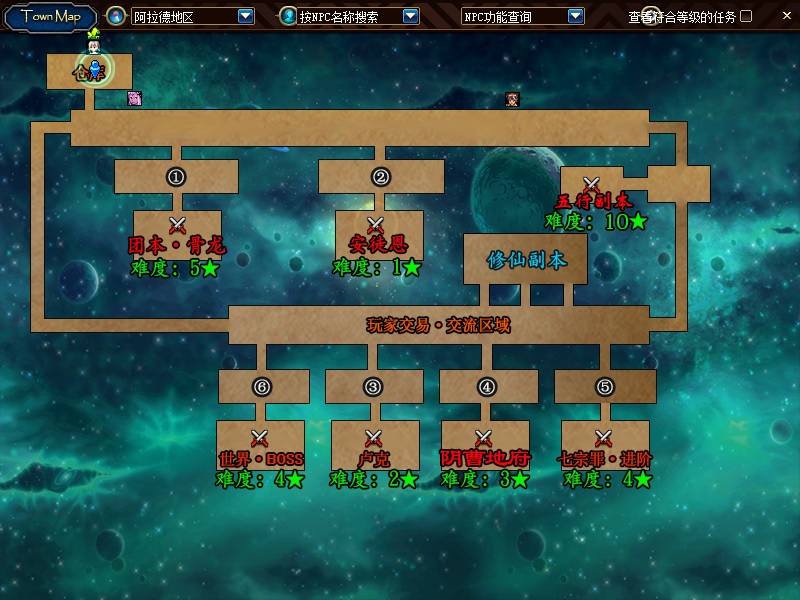The width and height of the screenshot is (800, 600).
Task: Click the Town Map title button
Action: point(51,16)
